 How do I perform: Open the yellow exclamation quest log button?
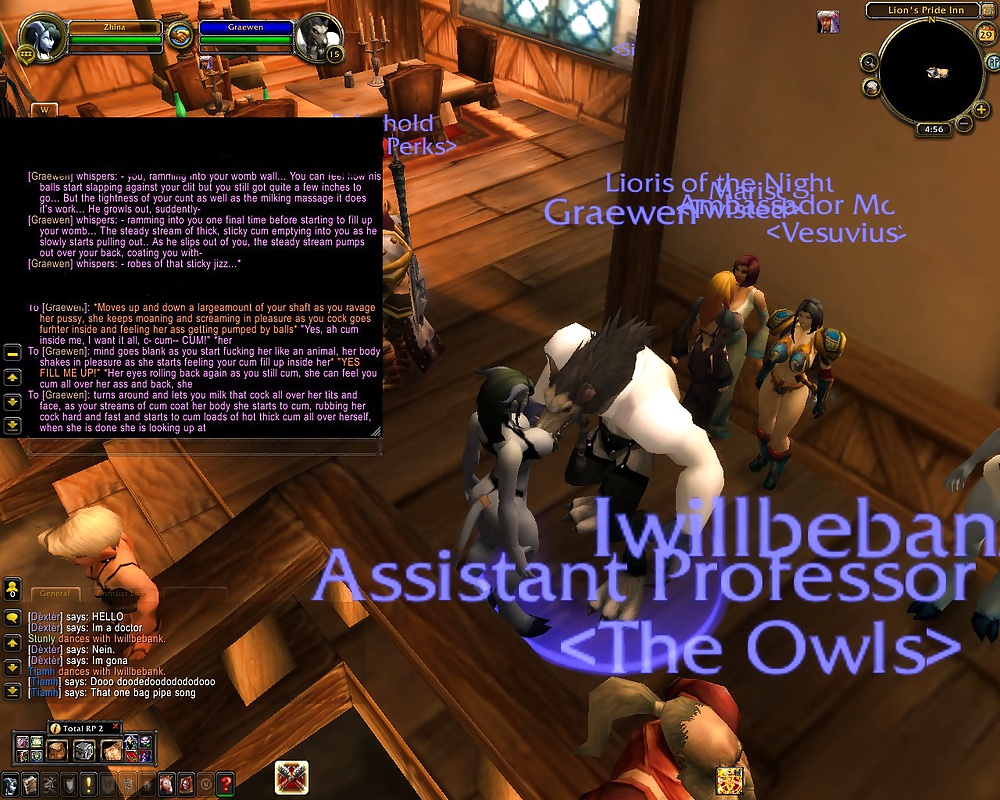coord(89,783)
